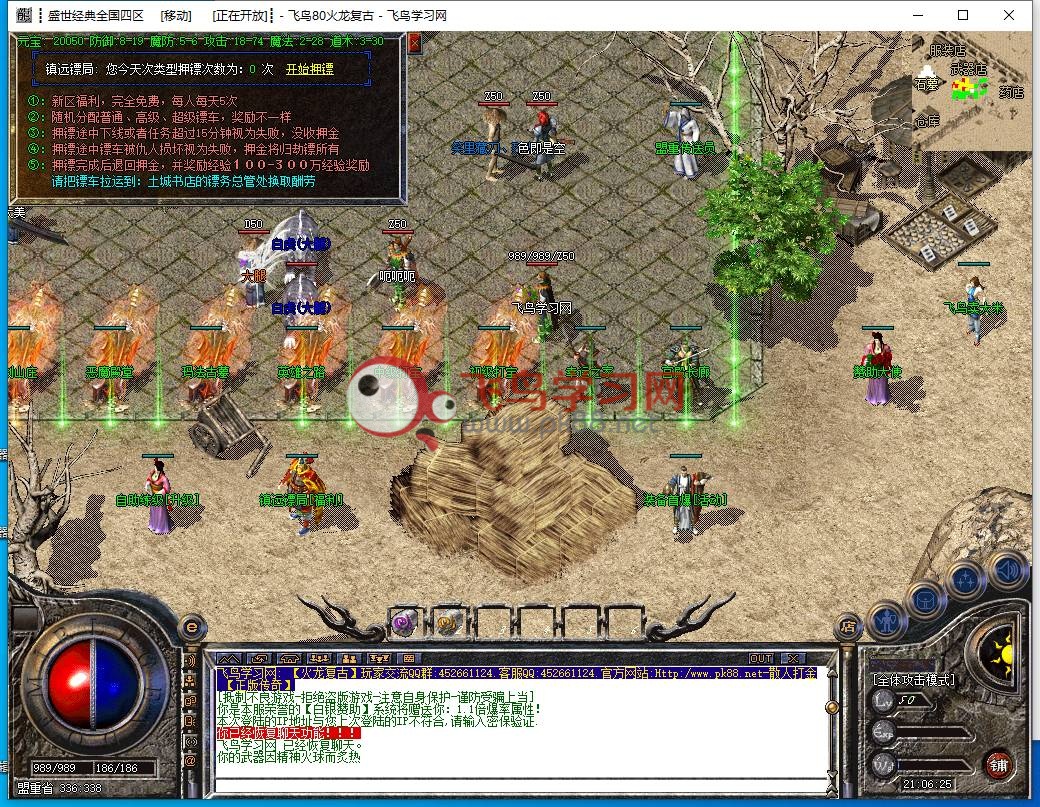Open the character equipment round button

(x=886, y=620)
